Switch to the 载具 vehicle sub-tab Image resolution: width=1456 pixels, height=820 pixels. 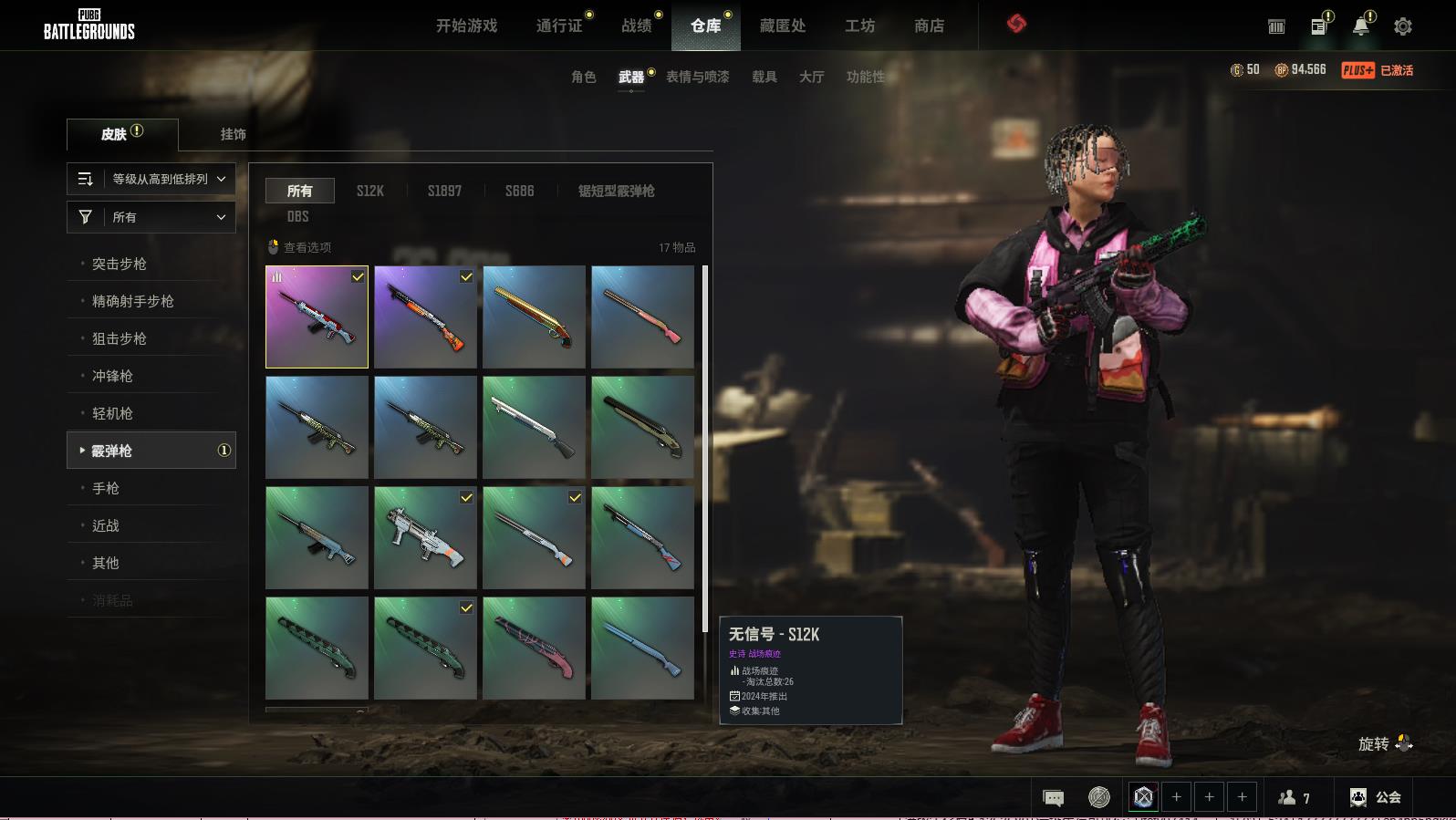tap(764, 77)
